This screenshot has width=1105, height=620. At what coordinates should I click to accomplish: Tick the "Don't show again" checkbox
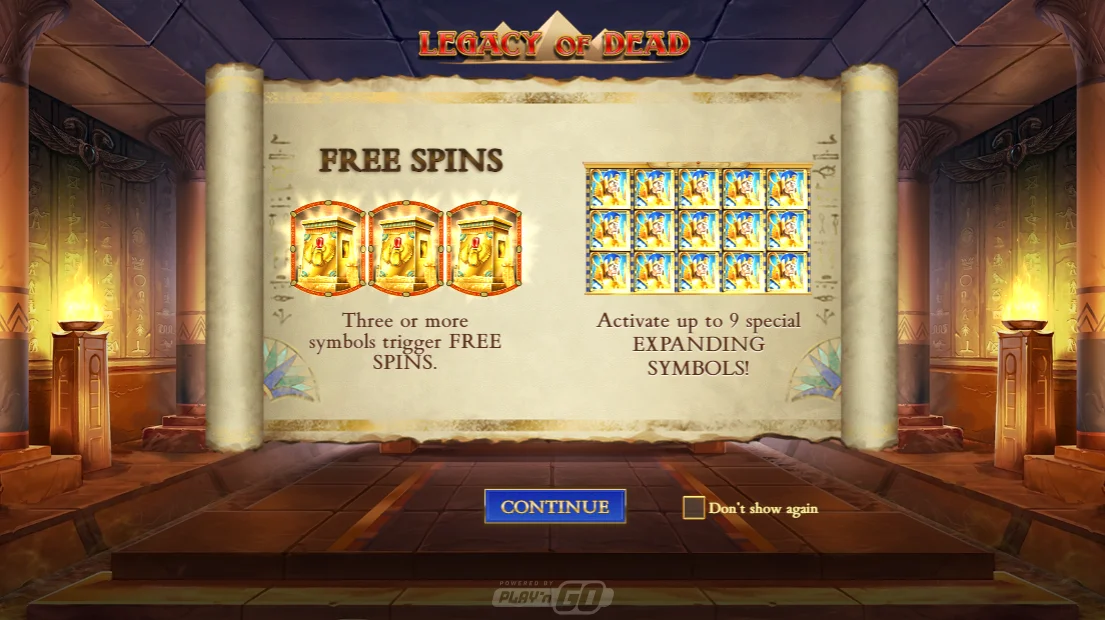click(693, 508)
